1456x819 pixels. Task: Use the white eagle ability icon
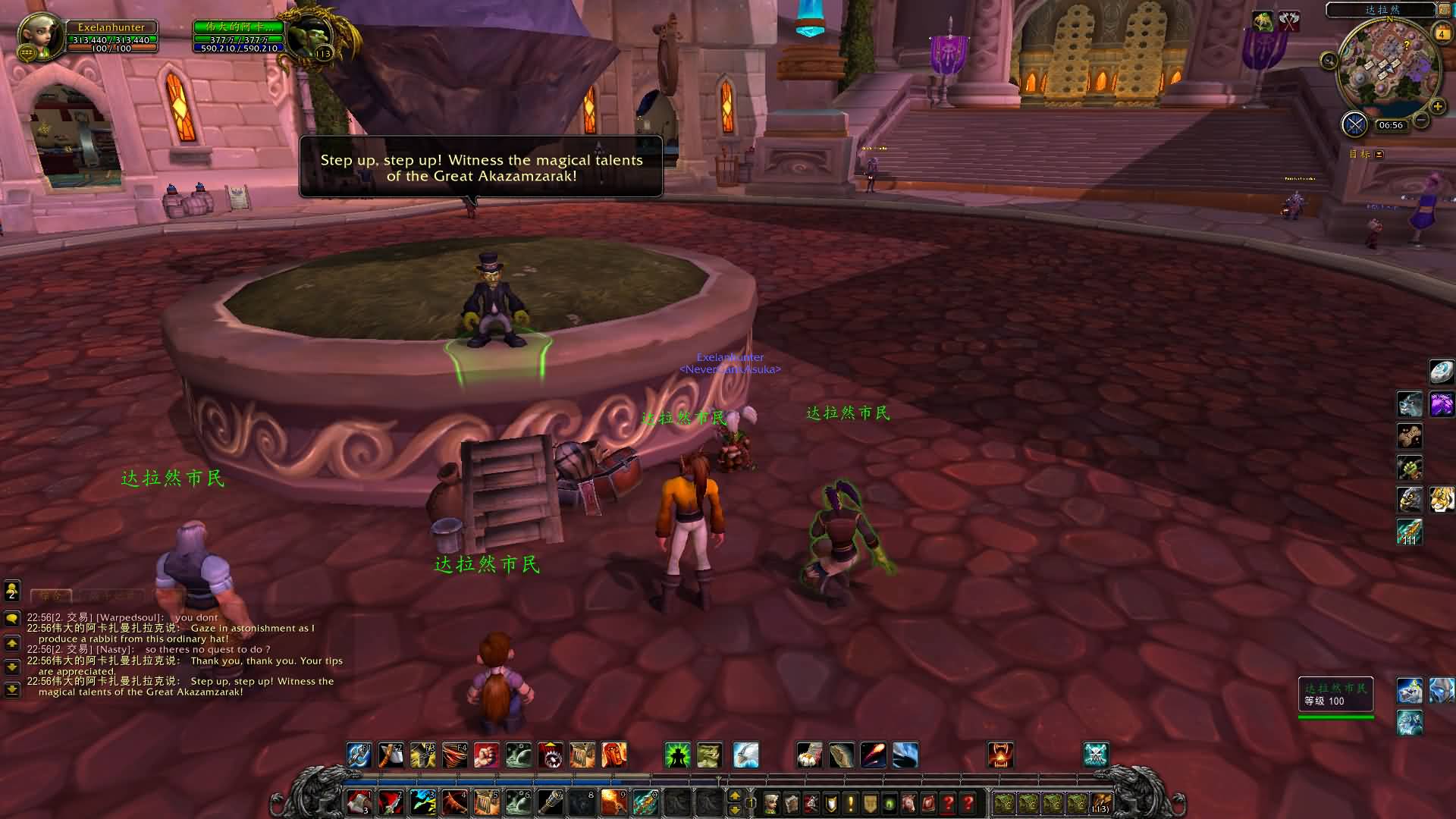click(746, 755)
